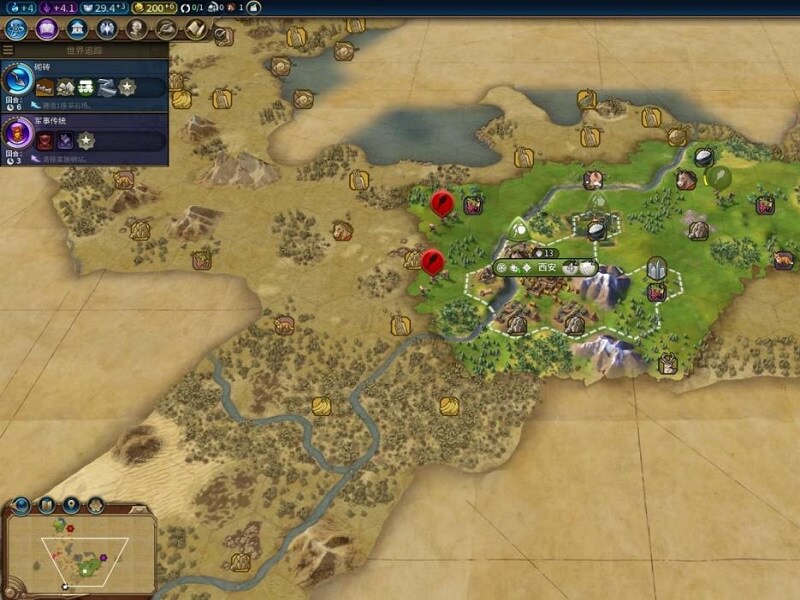Open the civics tree button
Viewport: 800px width, 600px height.
pos(45,29)
